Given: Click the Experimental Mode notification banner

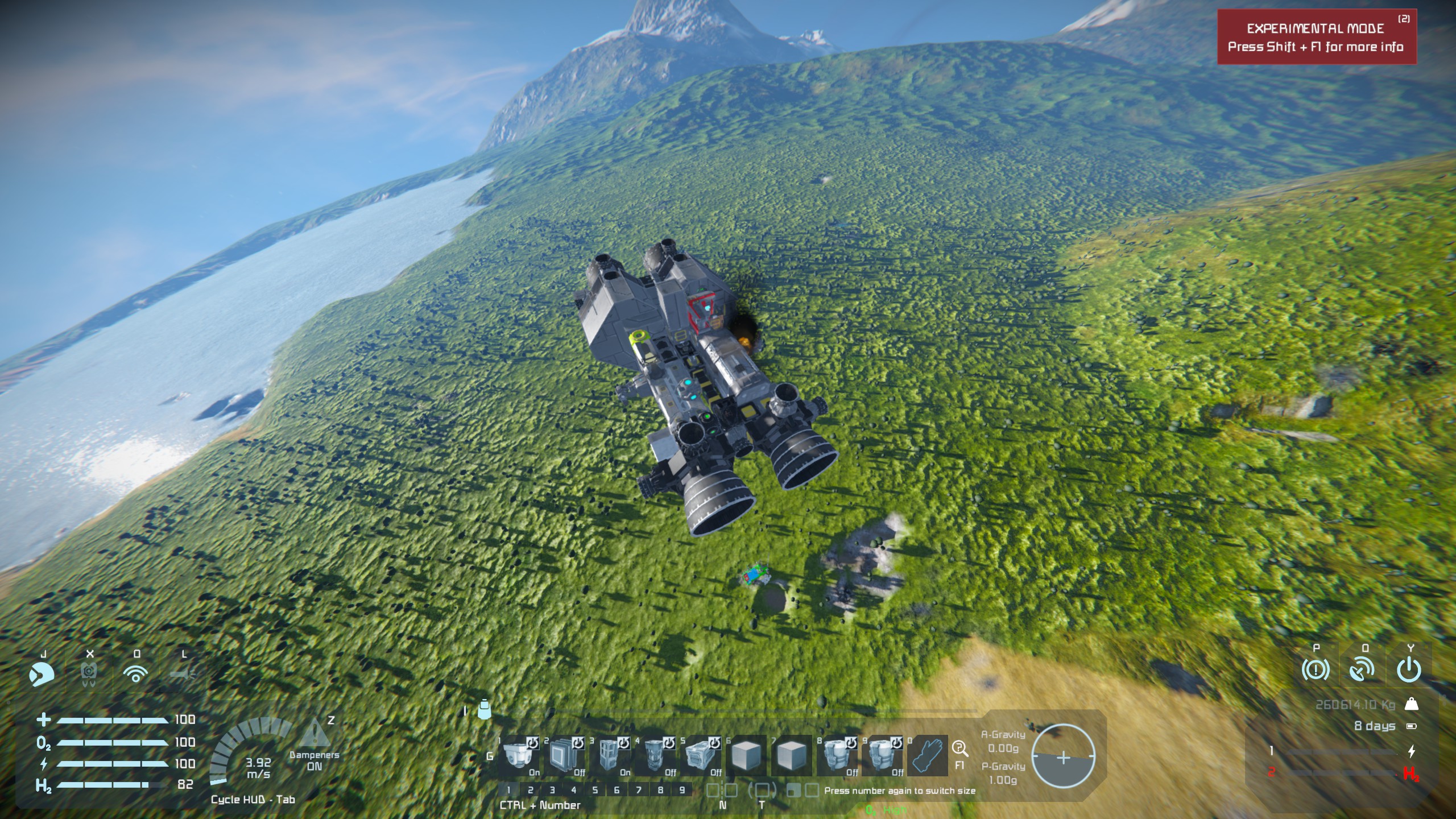Looking at the screenshot, I should pyautogui.click(x=1316, y=38).
